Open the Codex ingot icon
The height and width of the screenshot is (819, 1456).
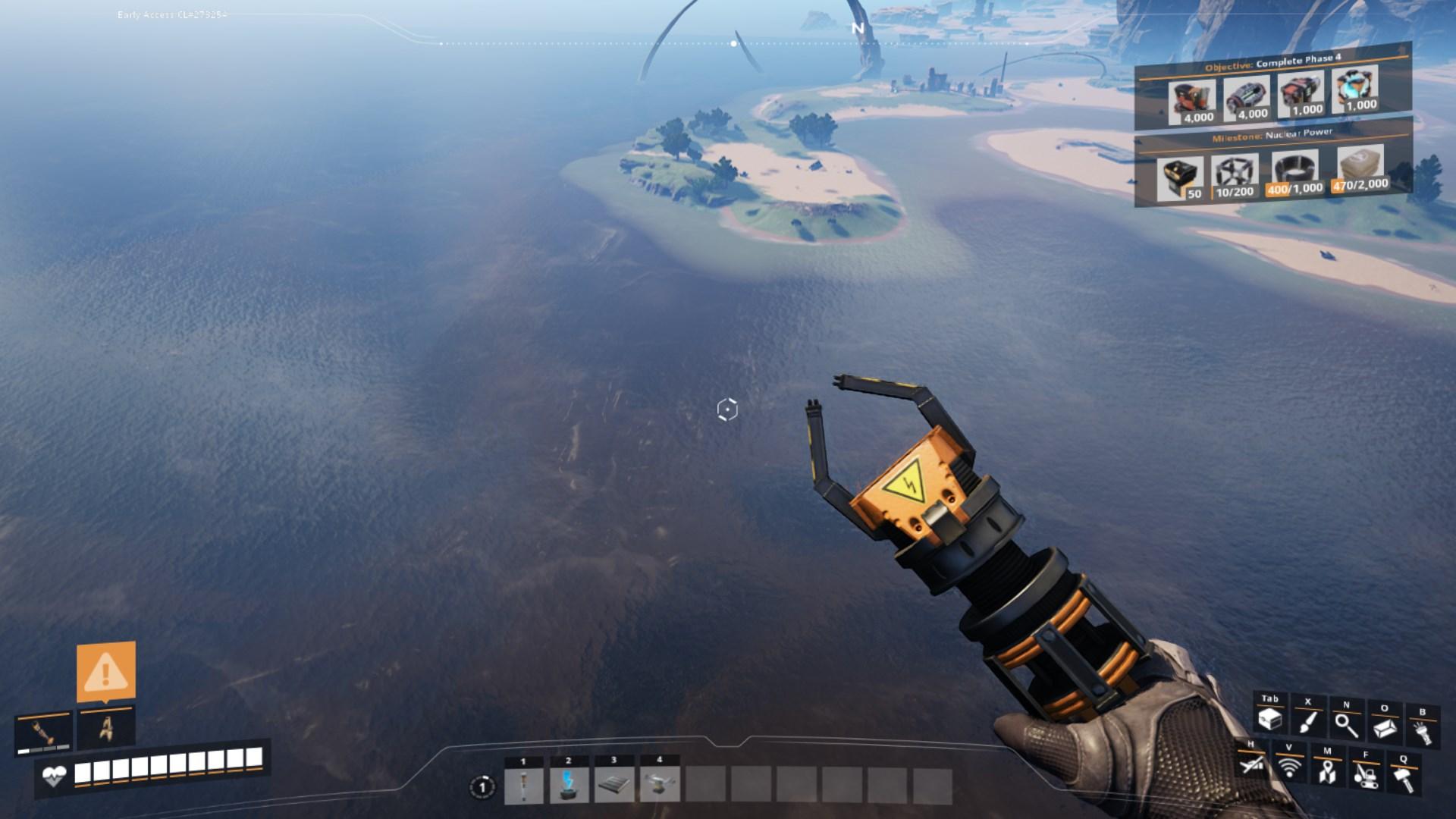pos(1385,728)
